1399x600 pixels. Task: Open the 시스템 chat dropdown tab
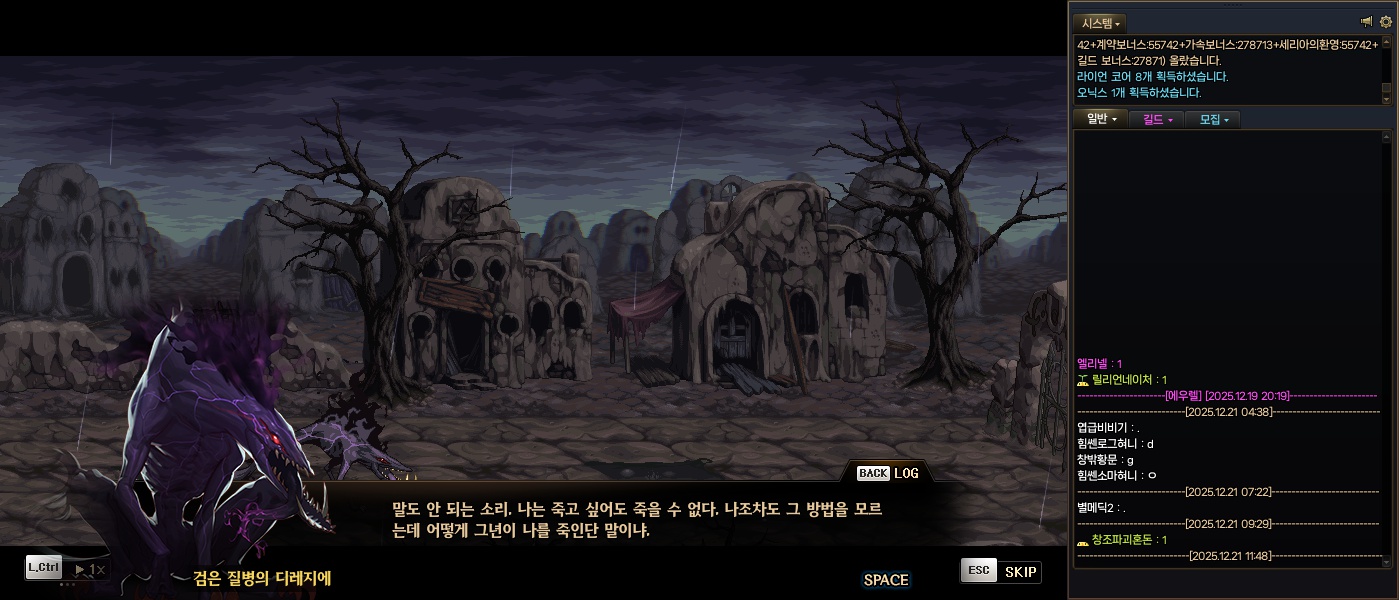click(1100, 23)
